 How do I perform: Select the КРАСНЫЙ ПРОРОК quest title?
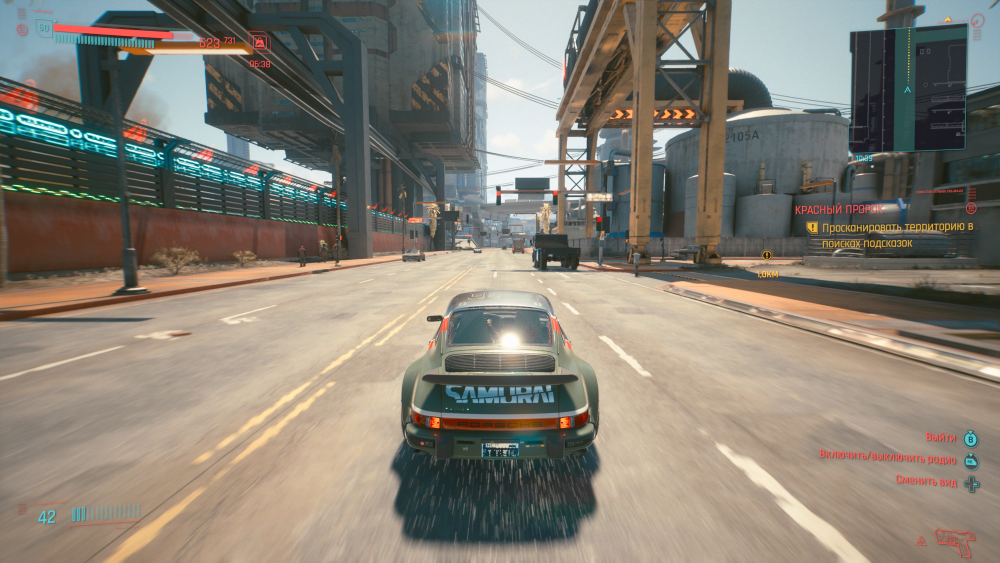click(839, 210)
